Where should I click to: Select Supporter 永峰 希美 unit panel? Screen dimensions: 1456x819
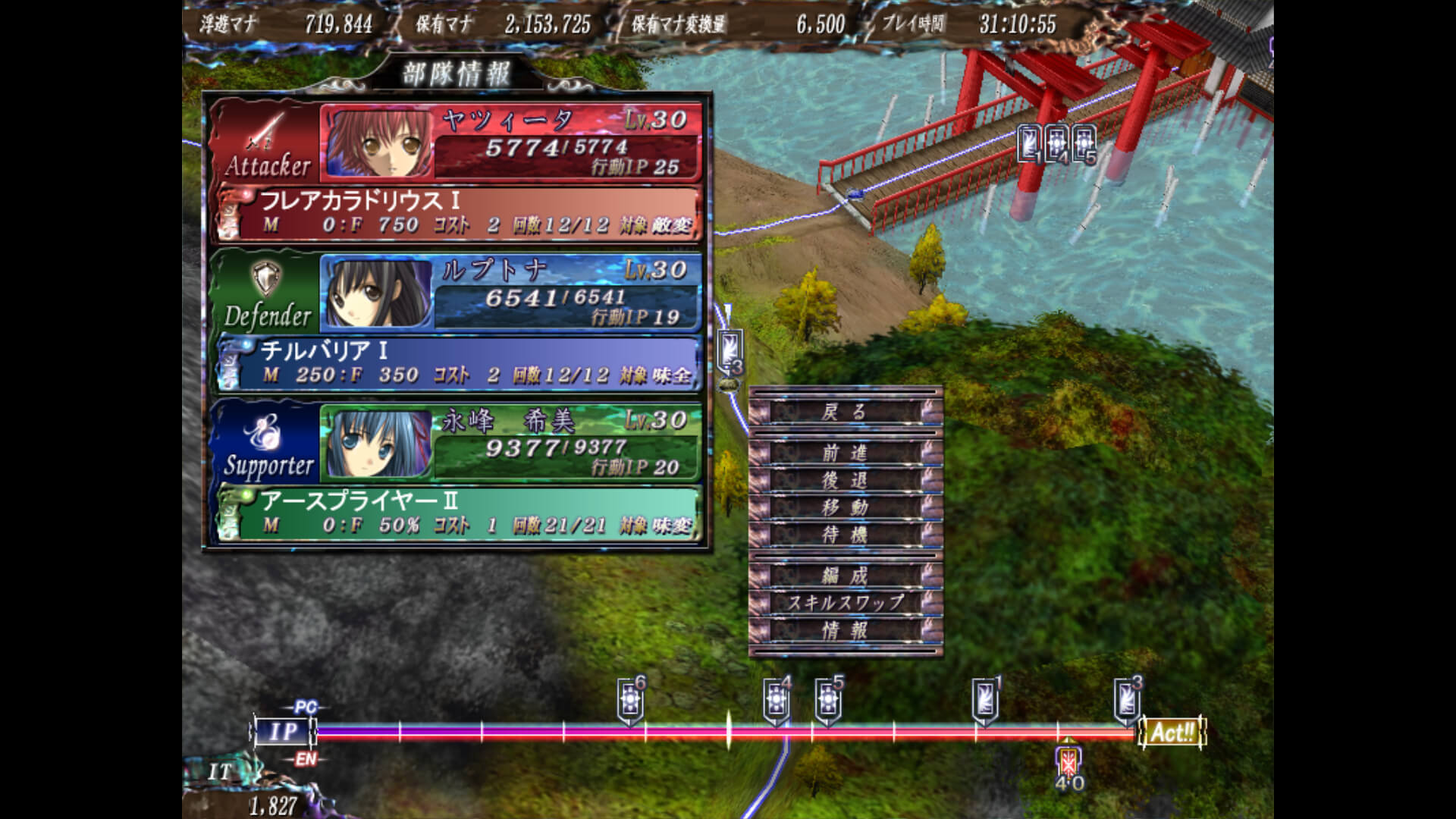pos(510,442)
